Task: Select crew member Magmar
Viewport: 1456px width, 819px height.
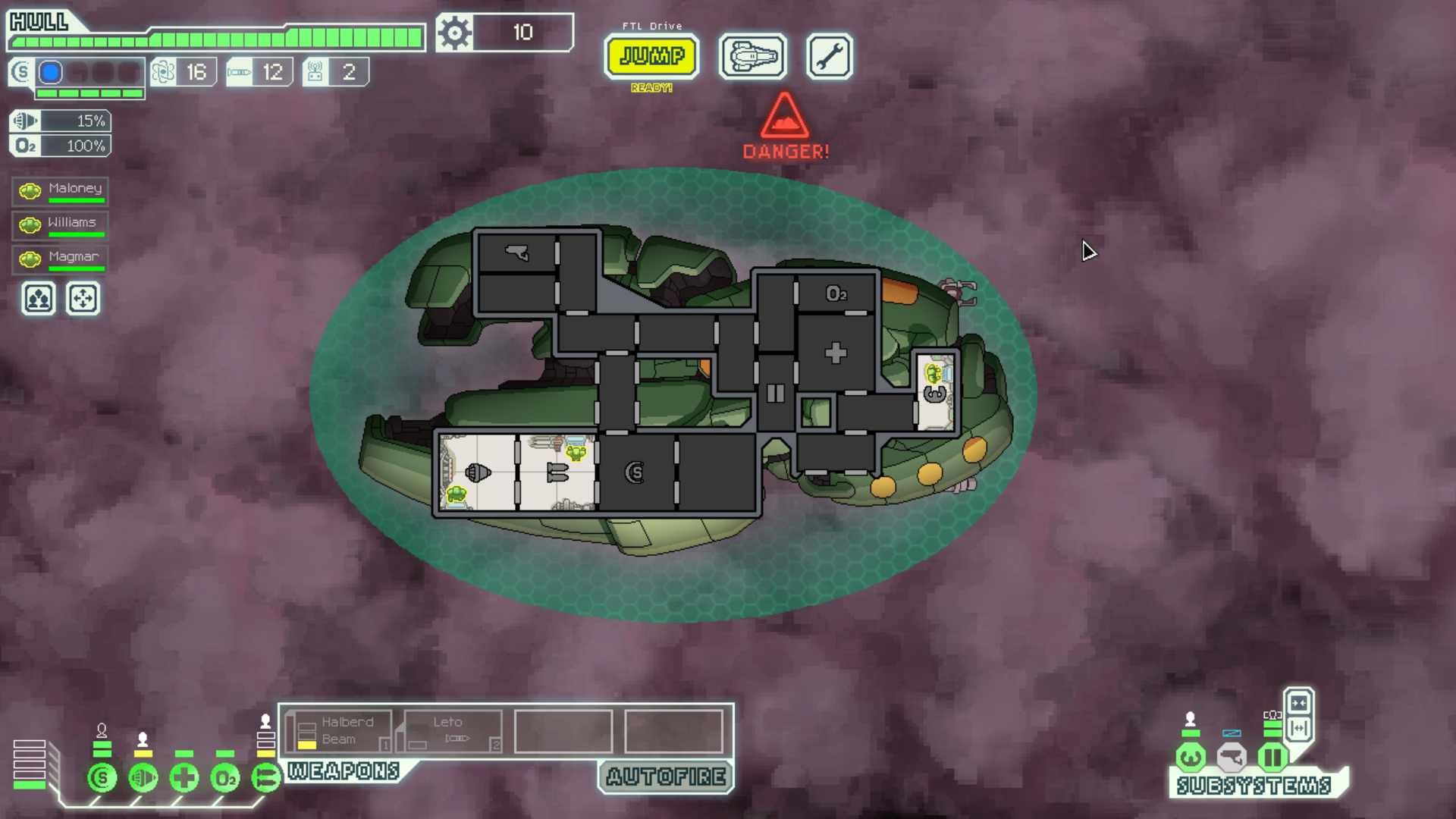Action: pyautogui.click(x=61, y=259)
